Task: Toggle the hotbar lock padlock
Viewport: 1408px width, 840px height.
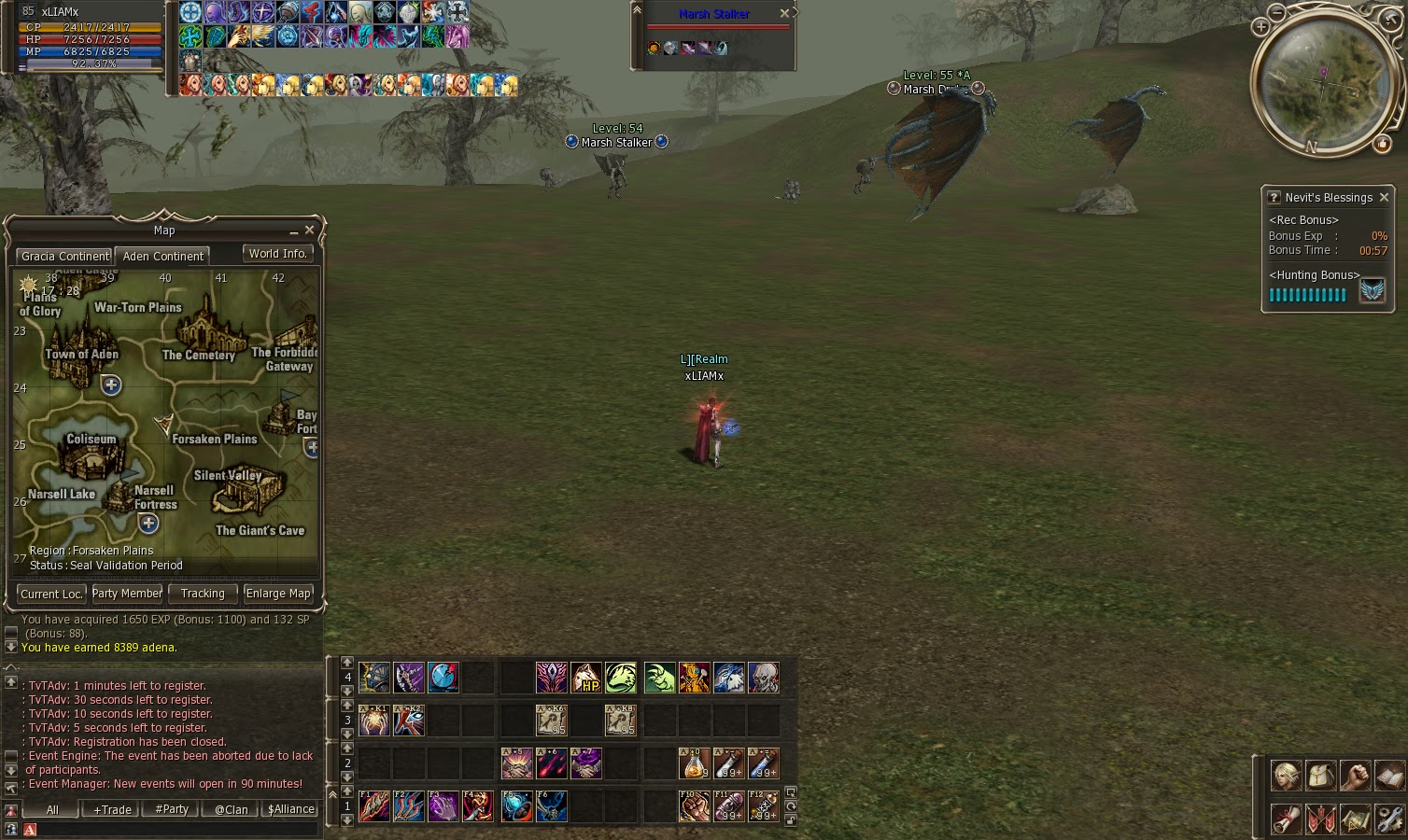Action: [793, 819]
